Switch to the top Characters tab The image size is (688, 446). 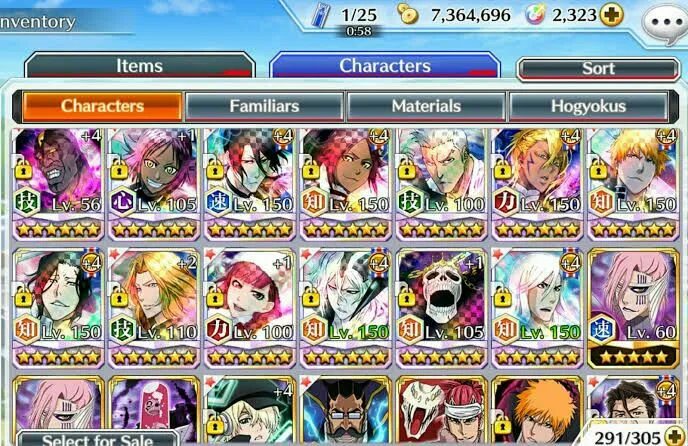click(x=385, y=66)
